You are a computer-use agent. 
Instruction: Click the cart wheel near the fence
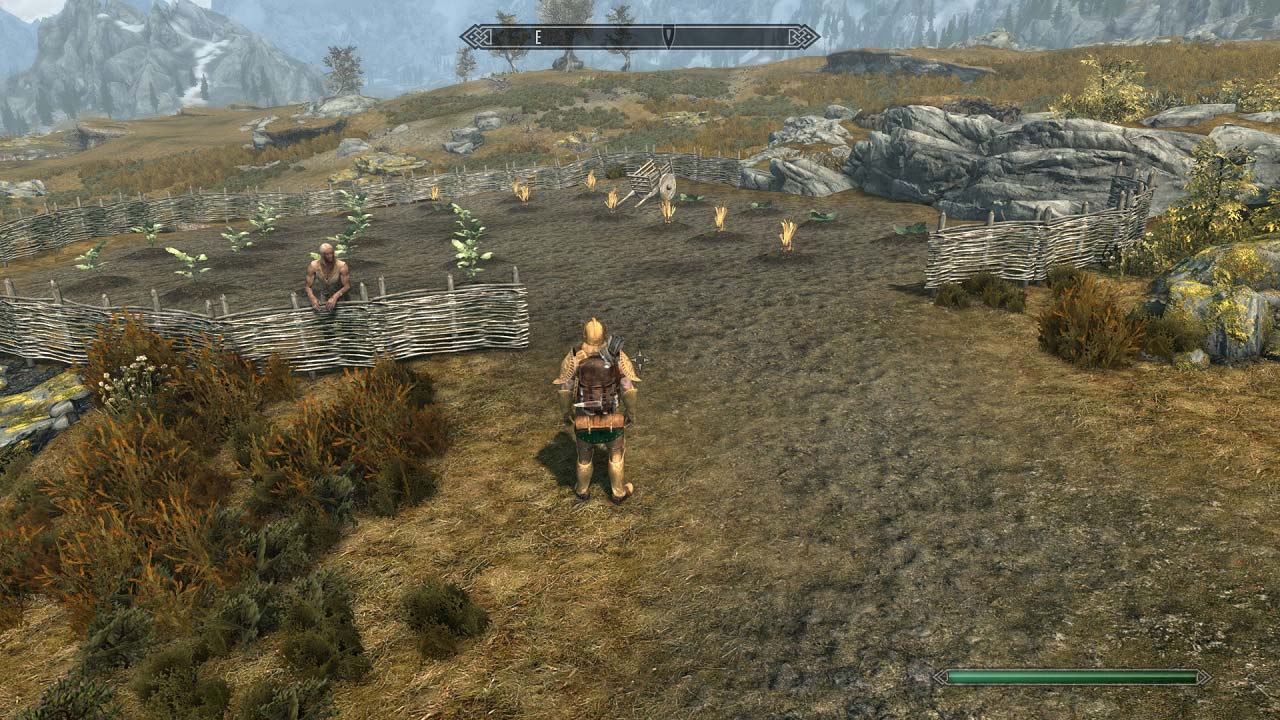[666, 186]
